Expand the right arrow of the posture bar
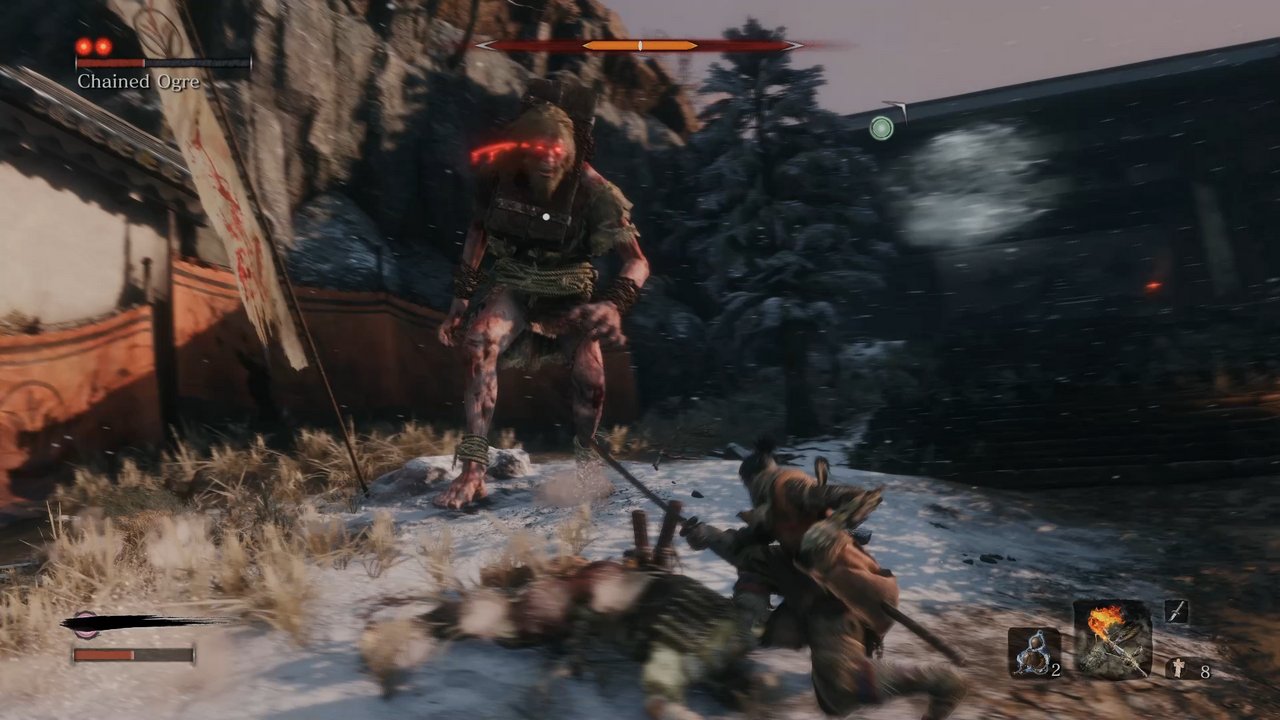 (x=795, y=44)
